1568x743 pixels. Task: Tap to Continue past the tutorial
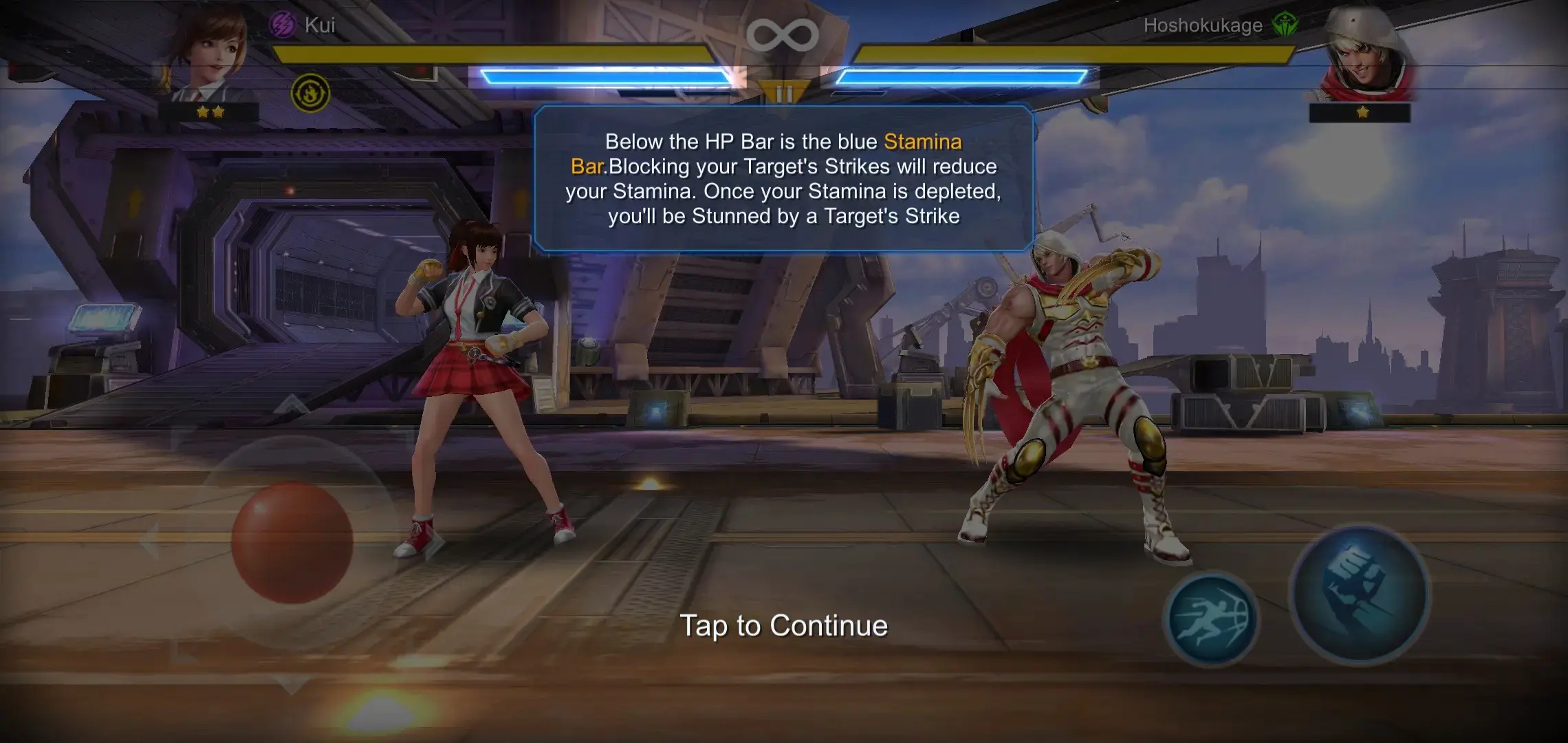[784, 626]
